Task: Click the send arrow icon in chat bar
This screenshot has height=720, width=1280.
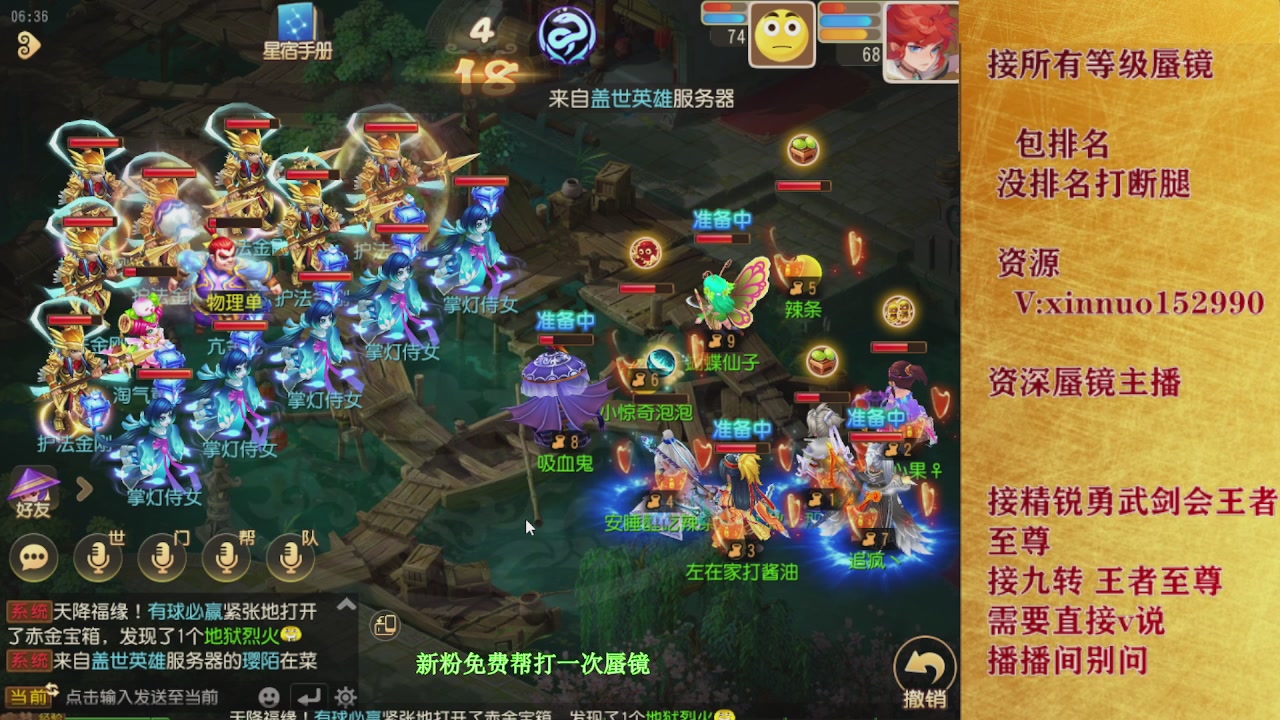Action: click(309, 696)
